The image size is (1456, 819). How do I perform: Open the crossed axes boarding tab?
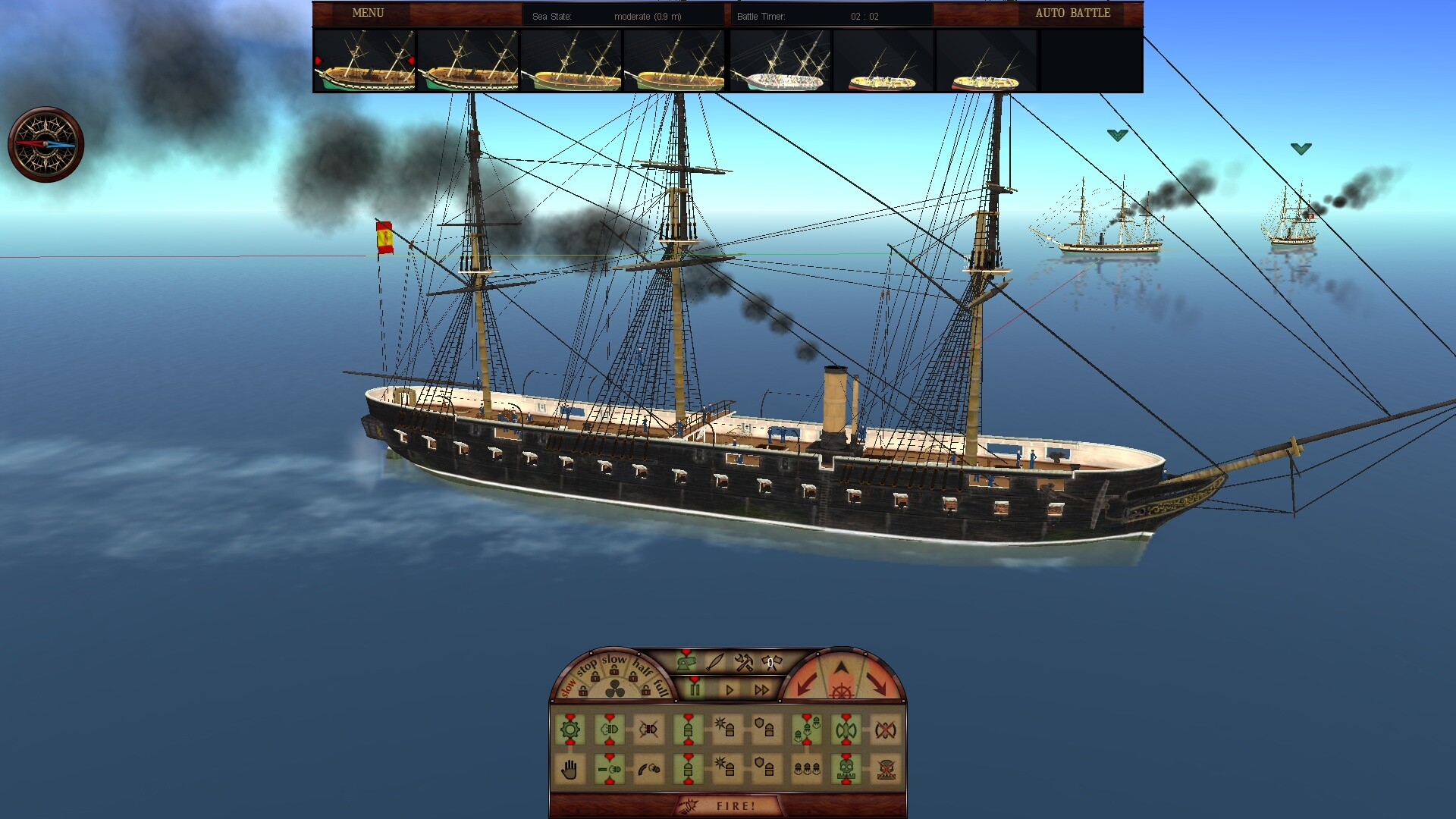(771, 663)
